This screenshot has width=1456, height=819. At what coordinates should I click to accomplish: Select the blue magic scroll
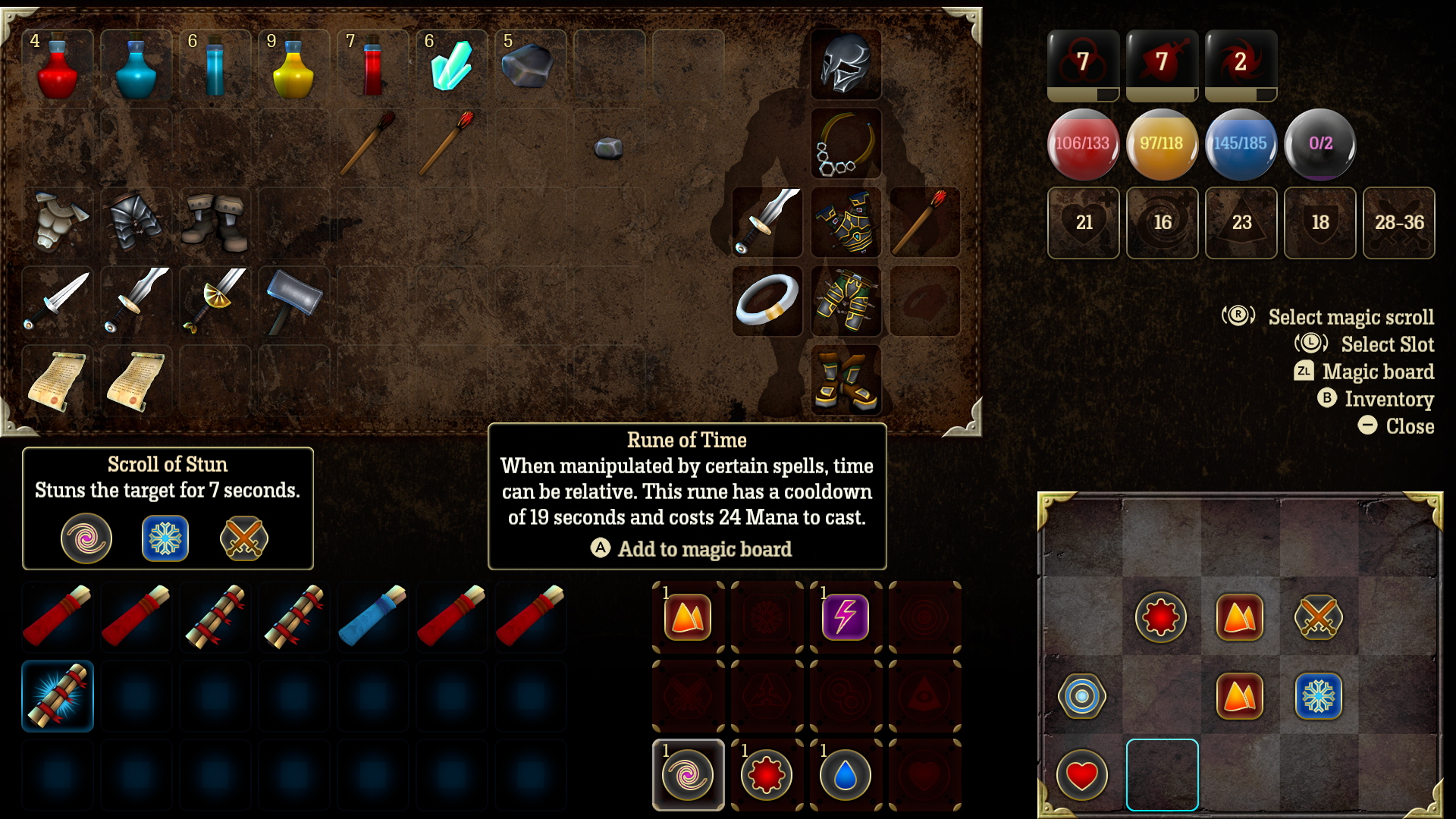(373, 616)
